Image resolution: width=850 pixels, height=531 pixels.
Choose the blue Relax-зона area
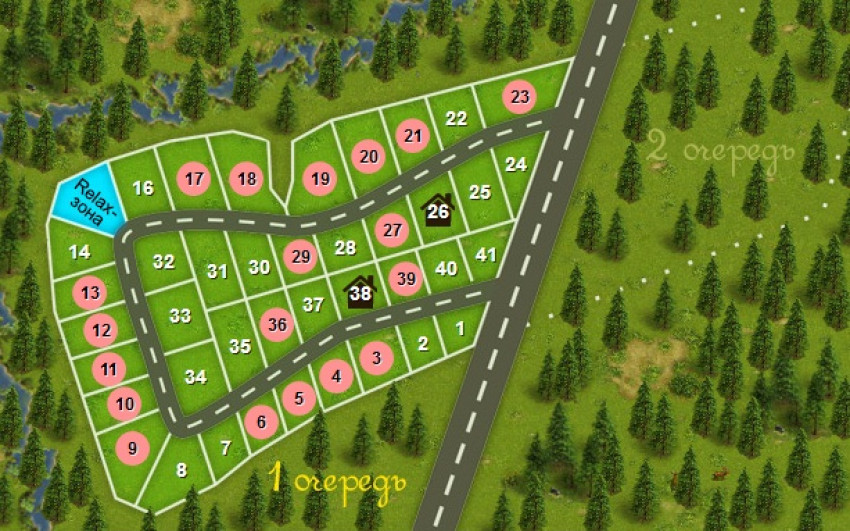89,198
